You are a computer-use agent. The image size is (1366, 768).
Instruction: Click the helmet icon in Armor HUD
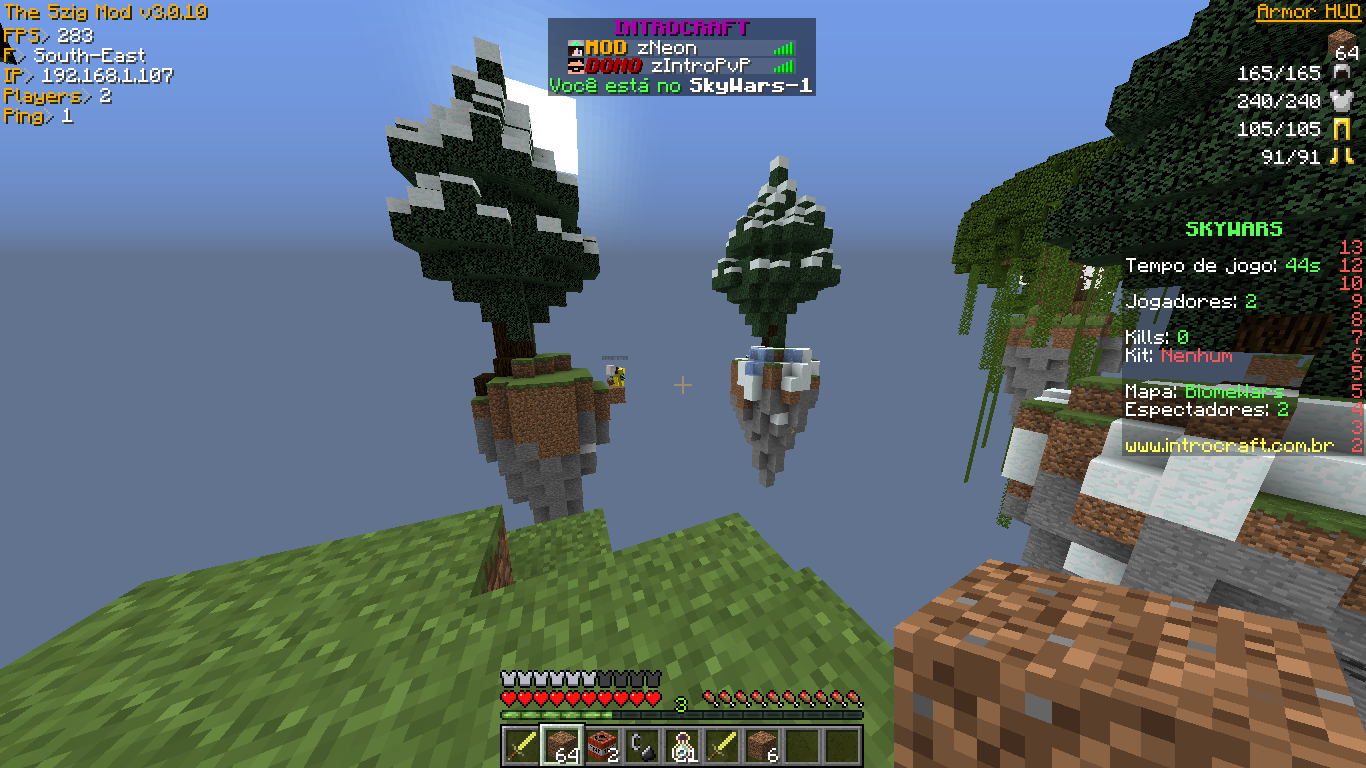pos(1340,73)
